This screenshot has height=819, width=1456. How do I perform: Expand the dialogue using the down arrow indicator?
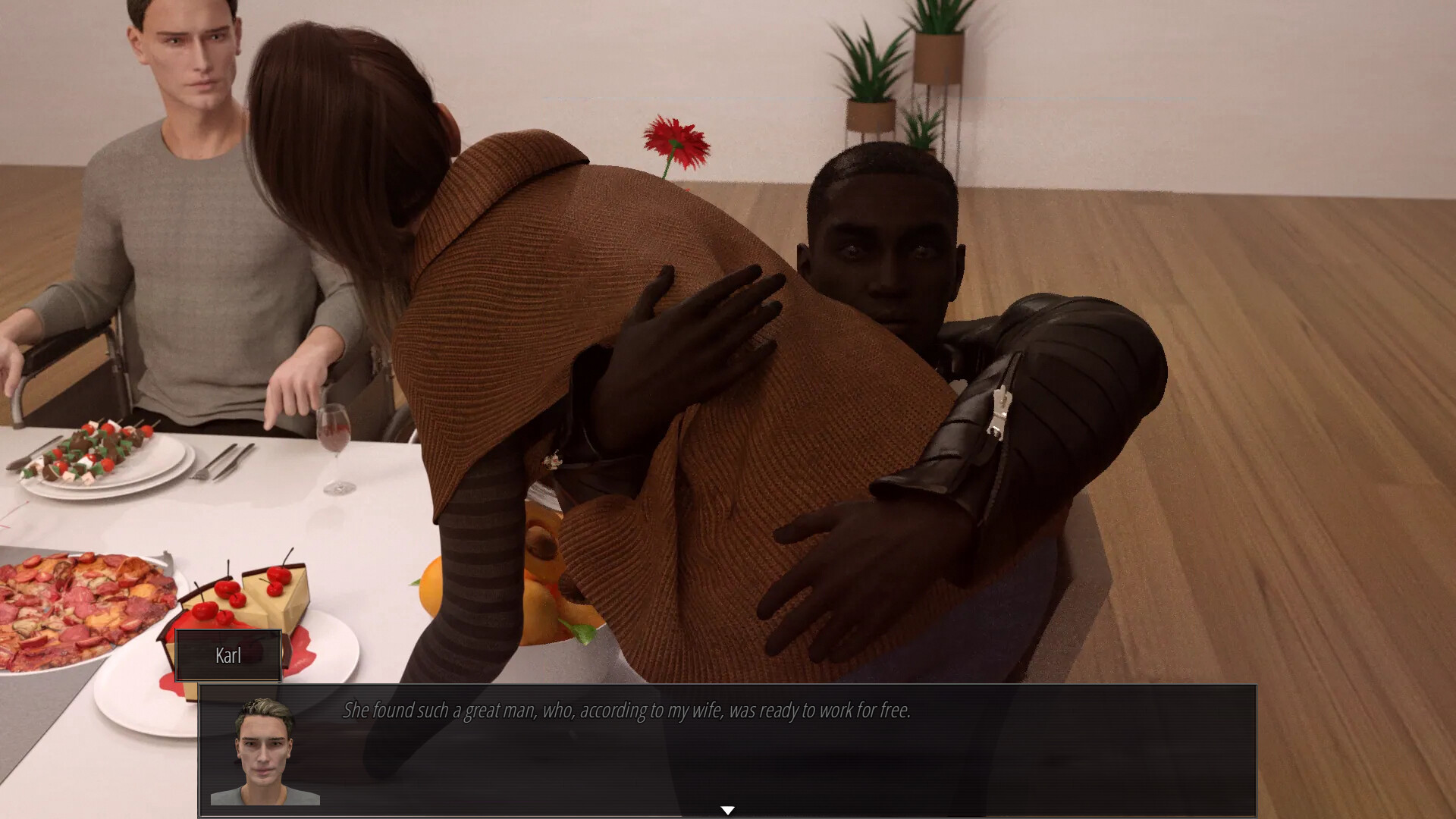[728, 810]
